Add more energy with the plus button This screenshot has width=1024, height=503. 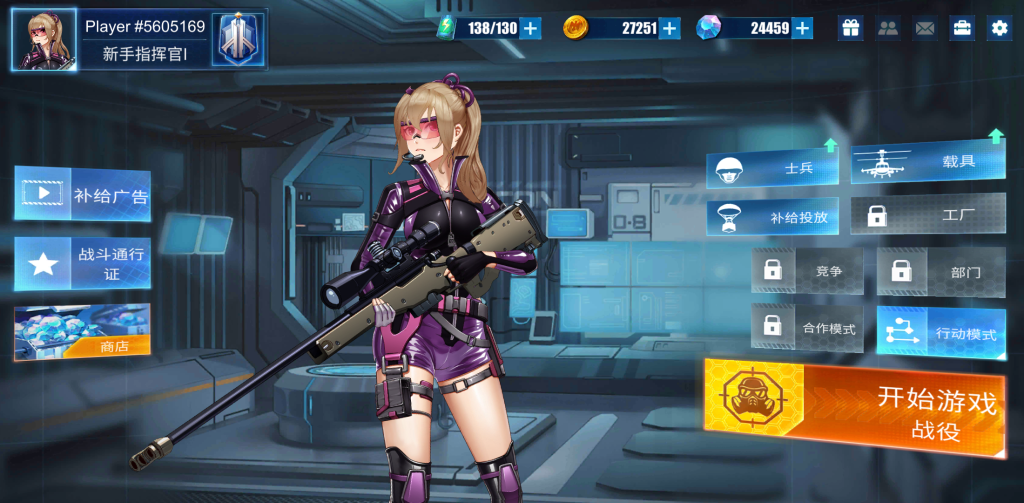pyautogui.click(x=531, y=28)
